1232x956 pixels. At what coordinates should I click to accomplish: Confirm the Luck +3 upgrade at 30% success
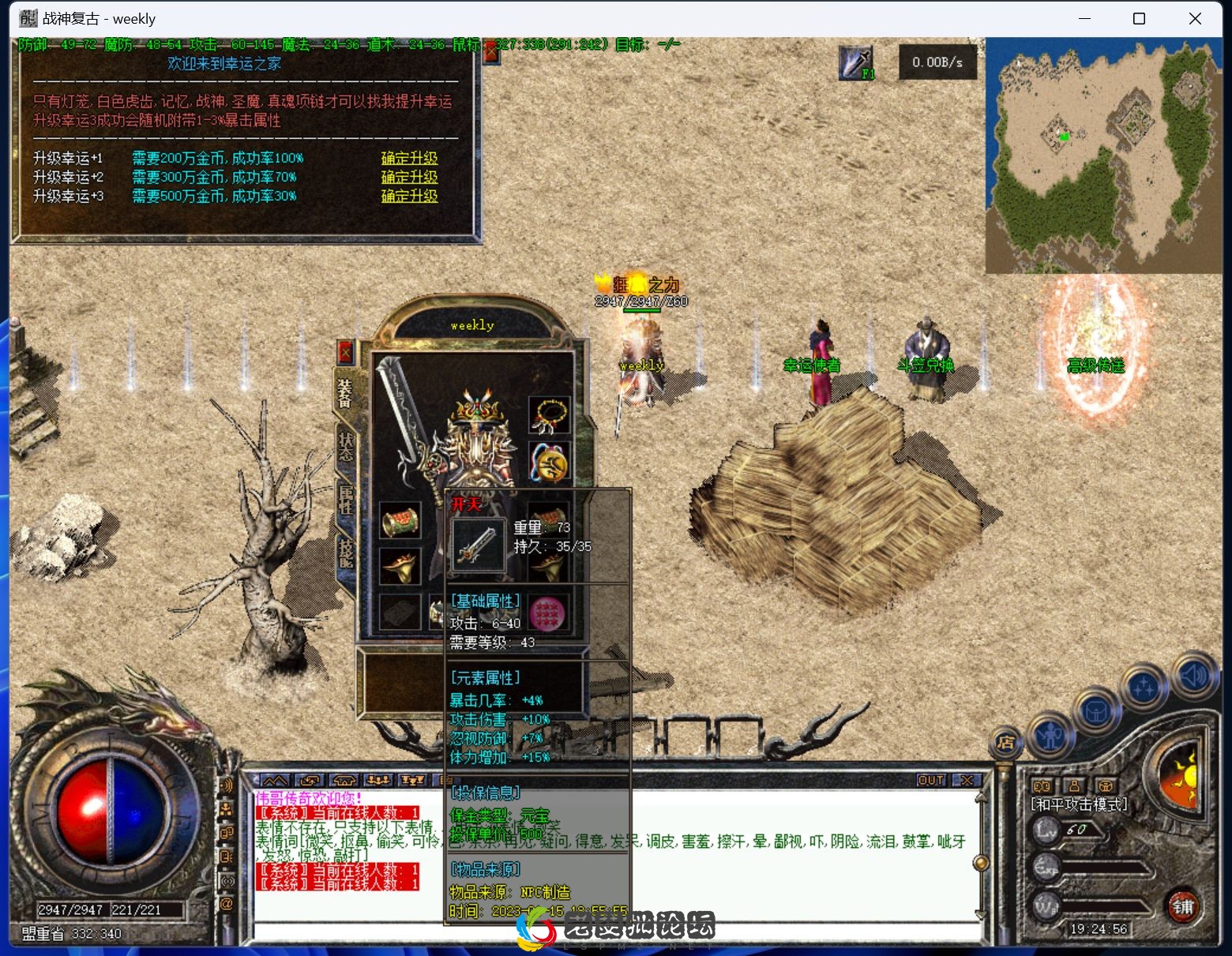[409, 196]
